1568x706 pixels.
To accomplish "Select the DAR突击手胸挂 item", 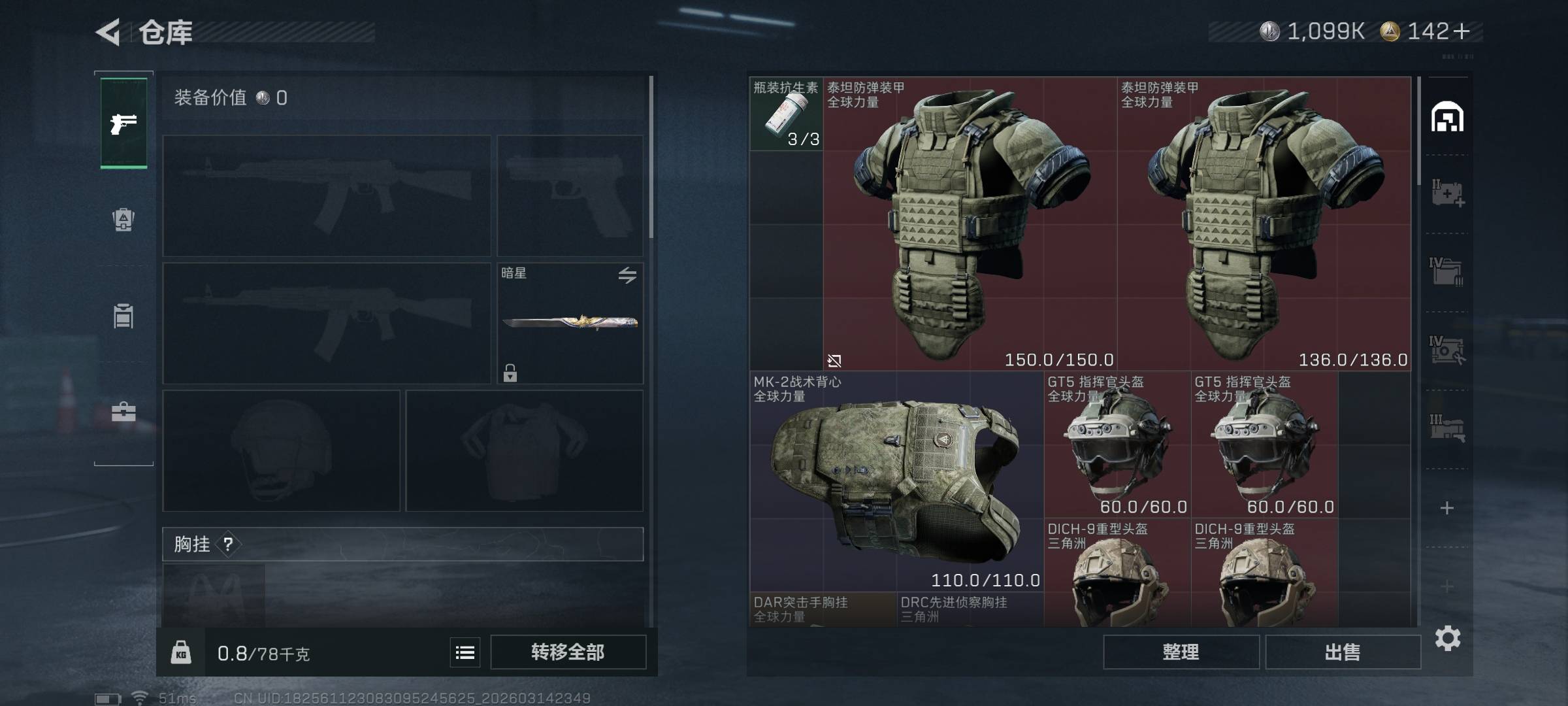I will pyautogui.click(x=823, y=609).
